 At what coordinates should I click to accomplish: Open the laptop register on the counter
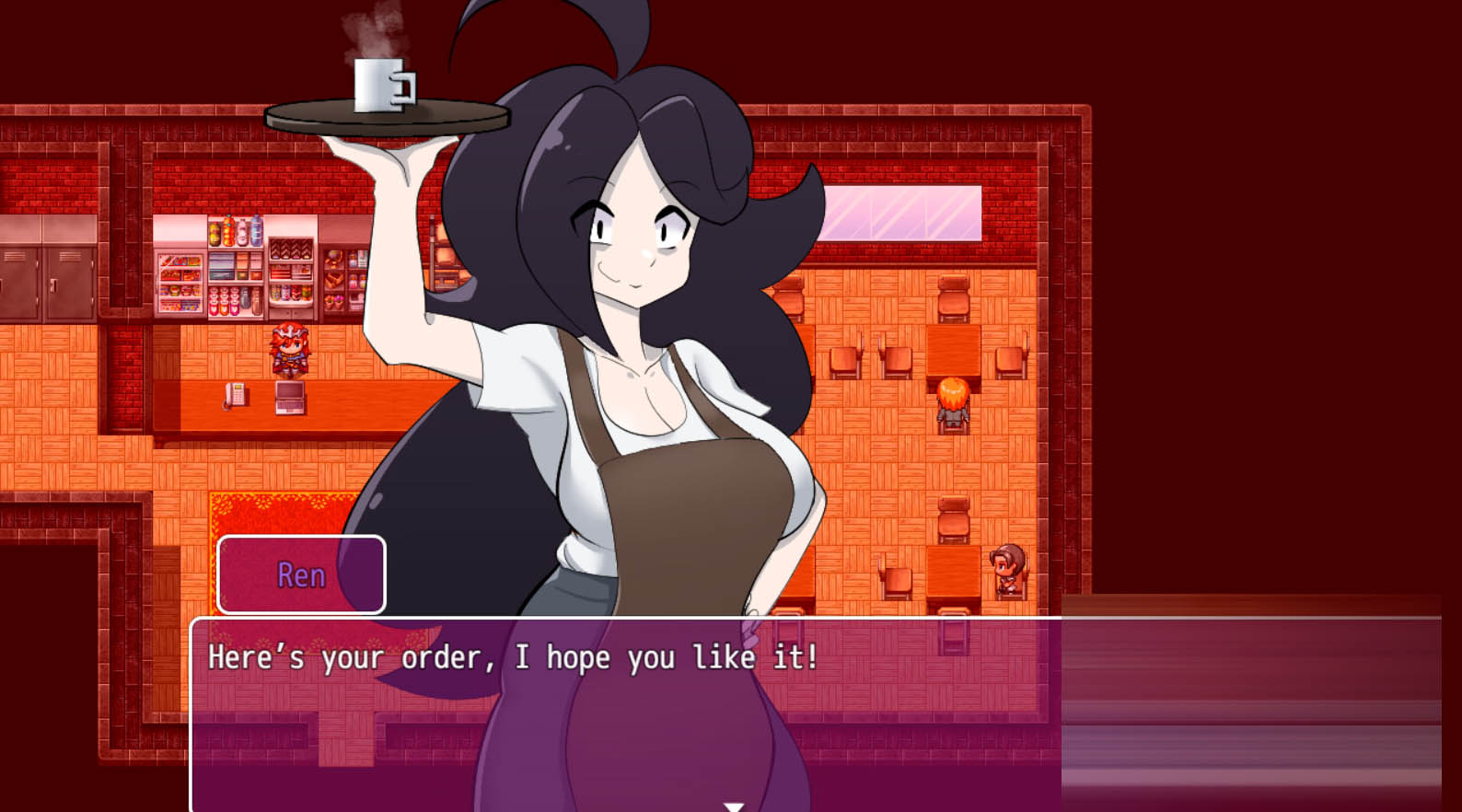(x=290, y=398)
